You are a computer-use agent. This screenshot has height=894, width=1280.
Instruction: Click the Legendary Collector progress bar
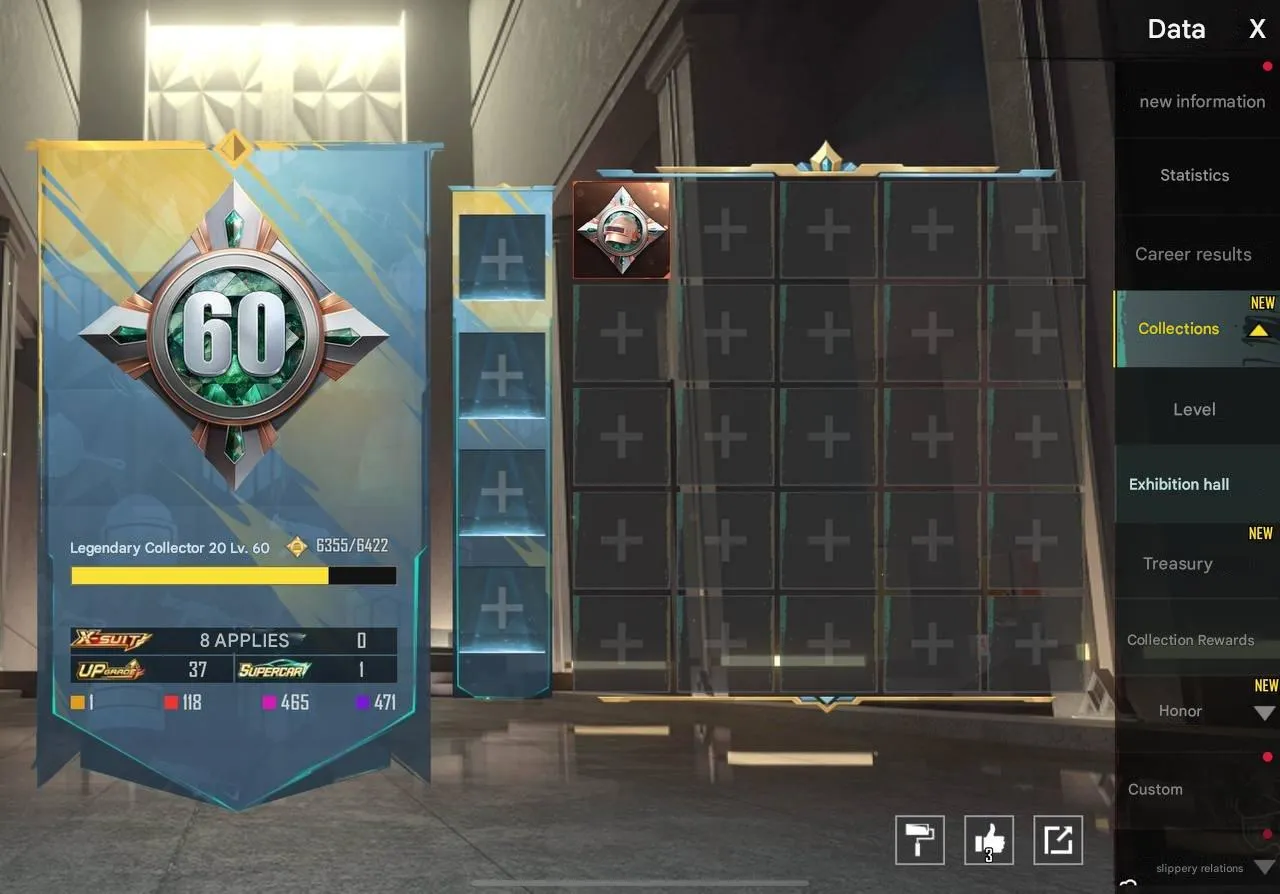click(x=233, y=576)
